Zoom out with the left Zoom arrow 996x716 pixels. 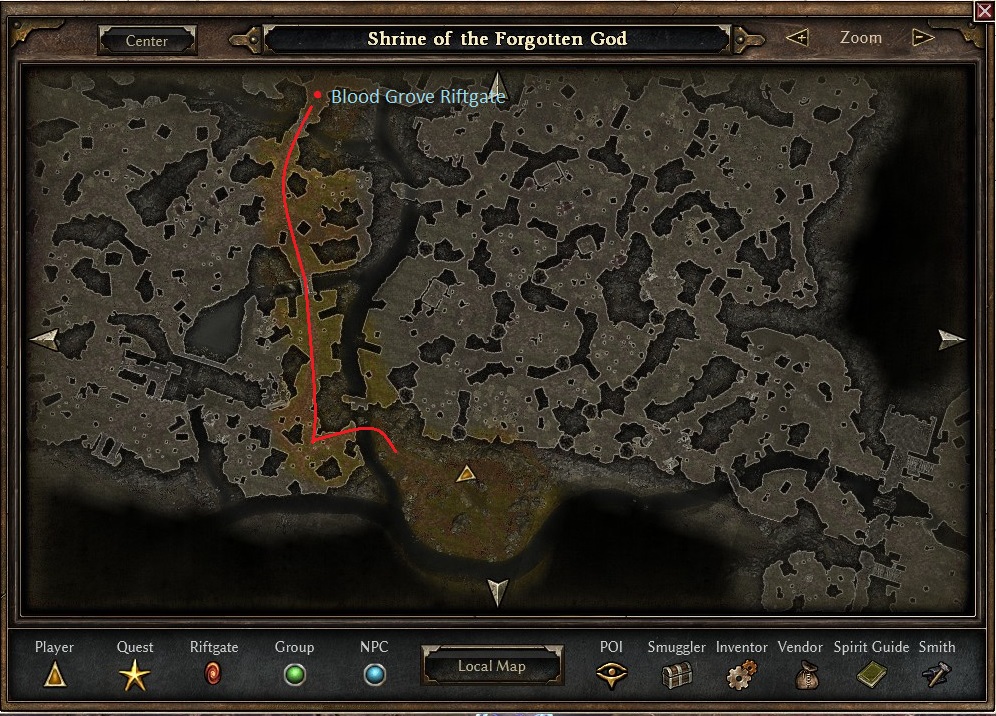tap(797, 38)
